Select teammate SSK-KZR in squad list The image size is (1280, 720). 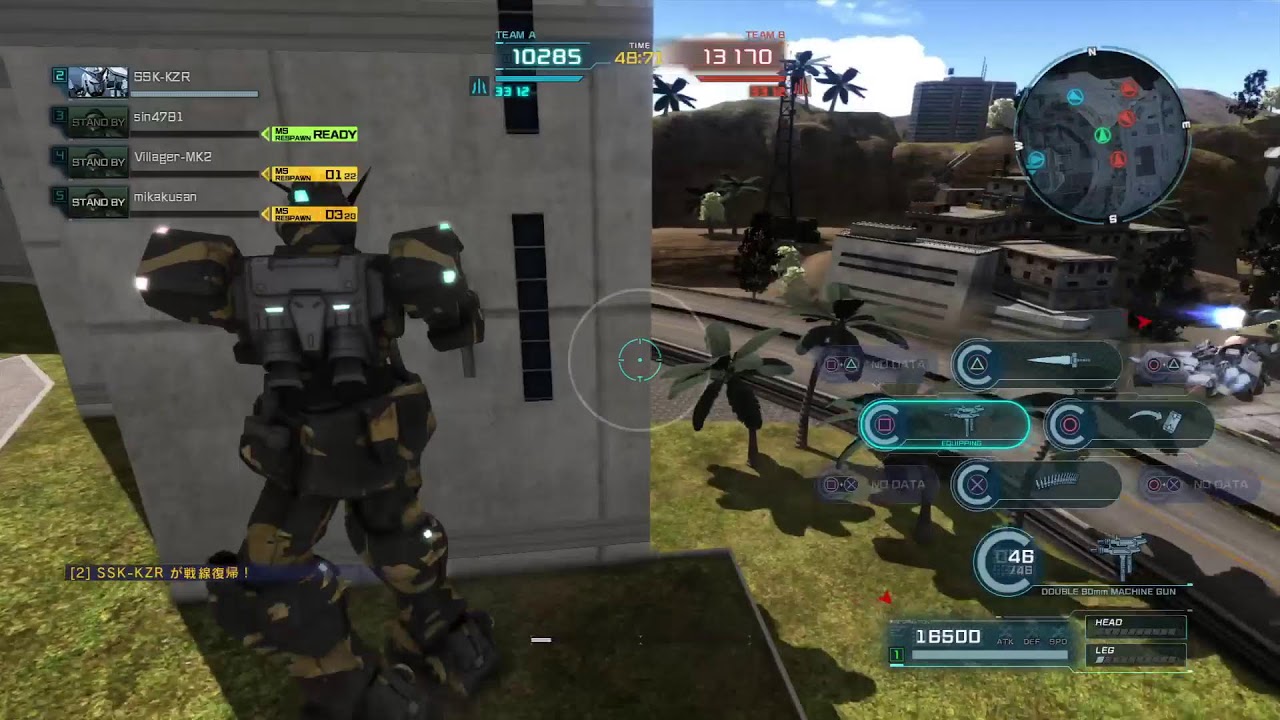[x=162, y=77]
